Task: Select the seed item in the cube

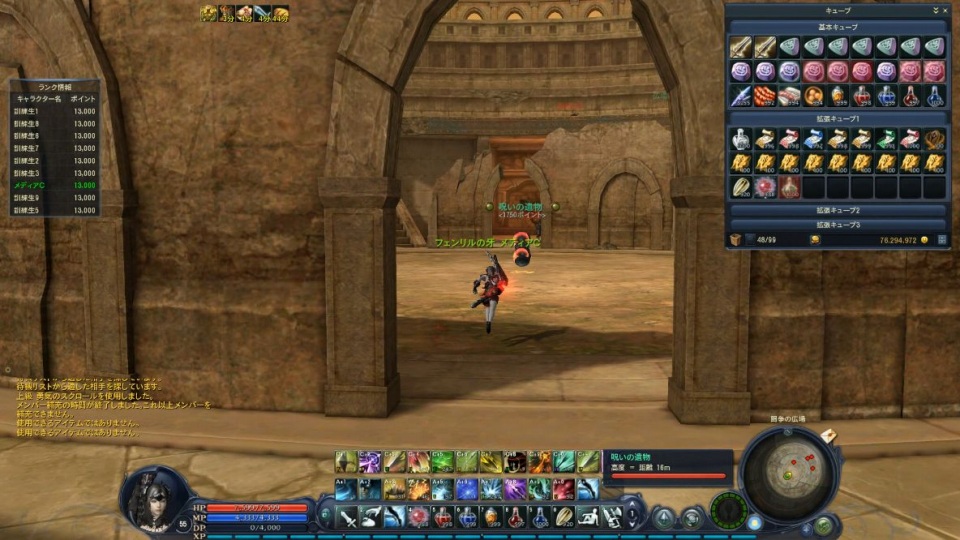Action: 741,187
